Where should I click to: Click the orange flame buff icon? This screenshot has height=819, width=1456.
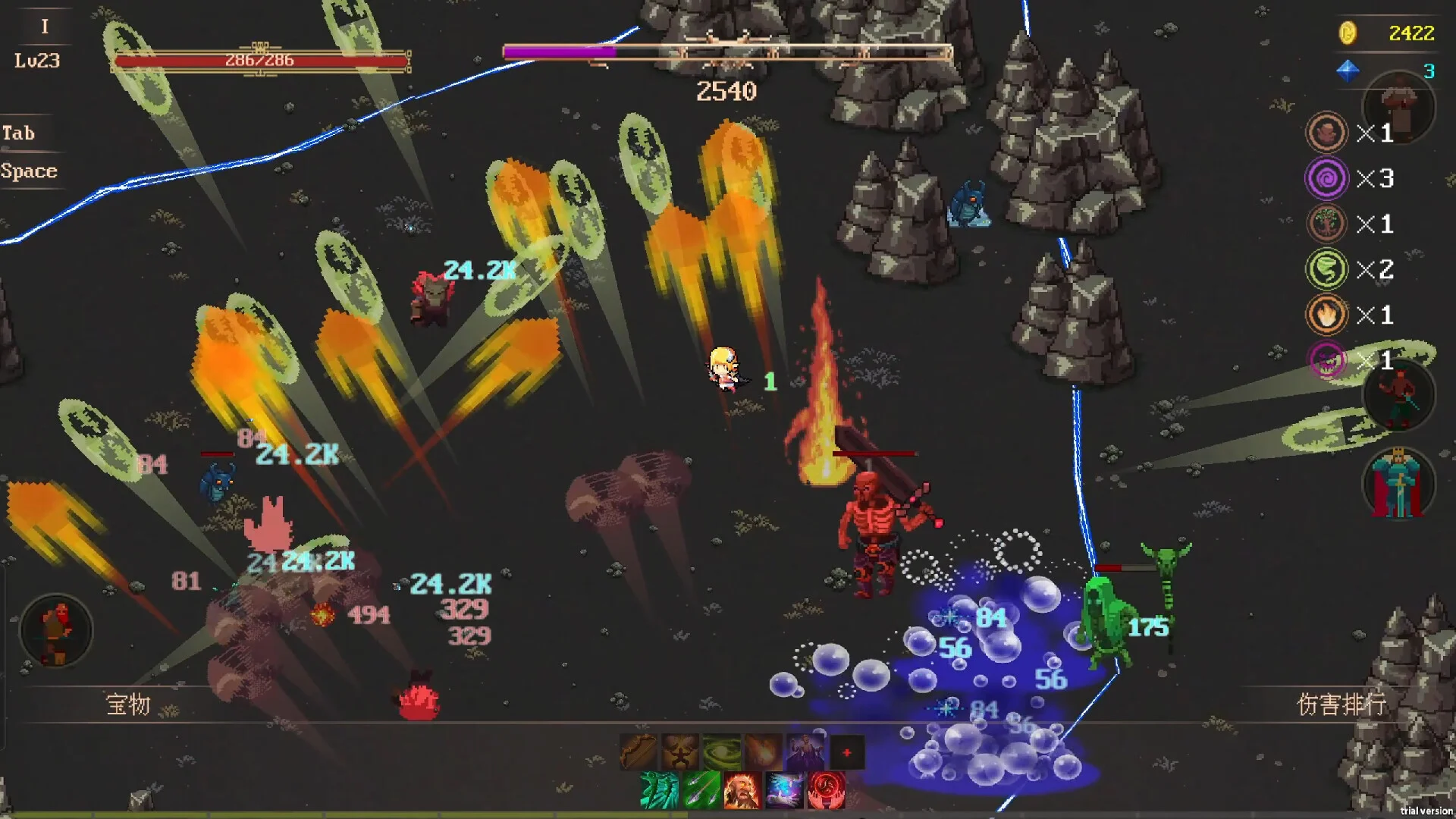[1326, 315]
